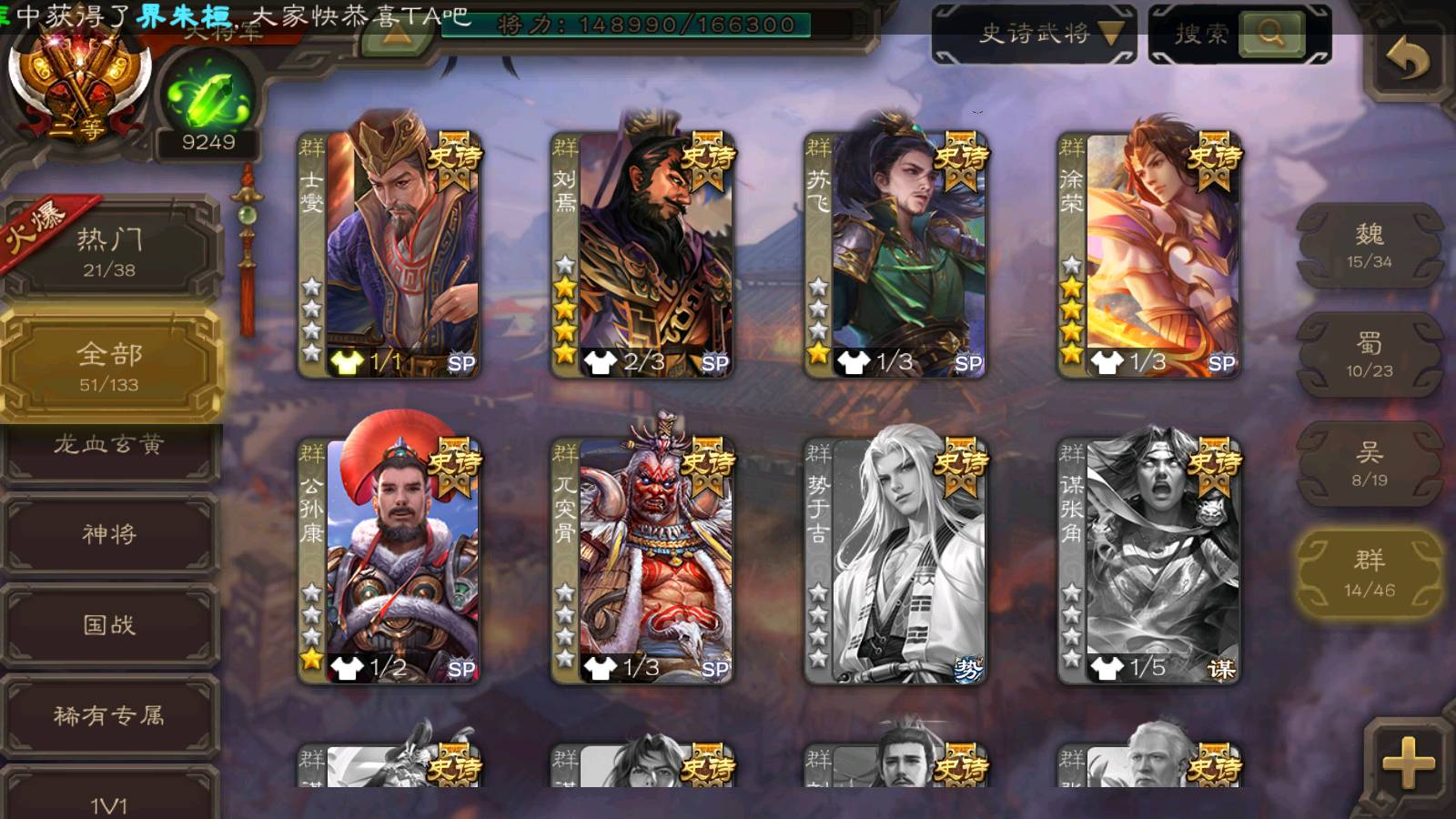Show the 神将 category
1456x819 pixels.
[109, 534]
